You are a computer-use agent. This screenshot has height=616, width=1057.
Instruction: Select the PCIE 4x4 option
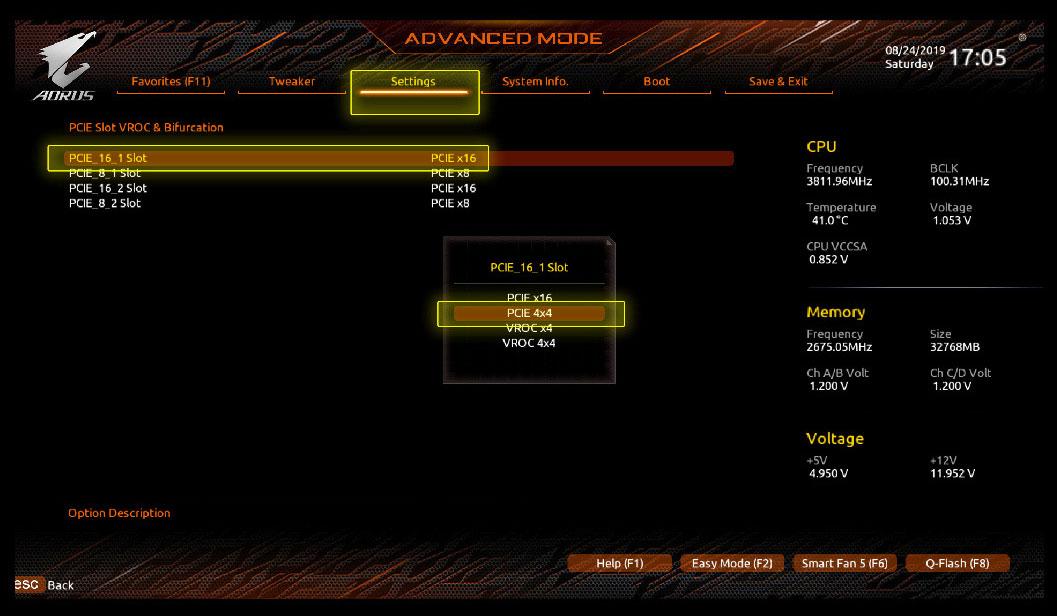coord(529,313)
